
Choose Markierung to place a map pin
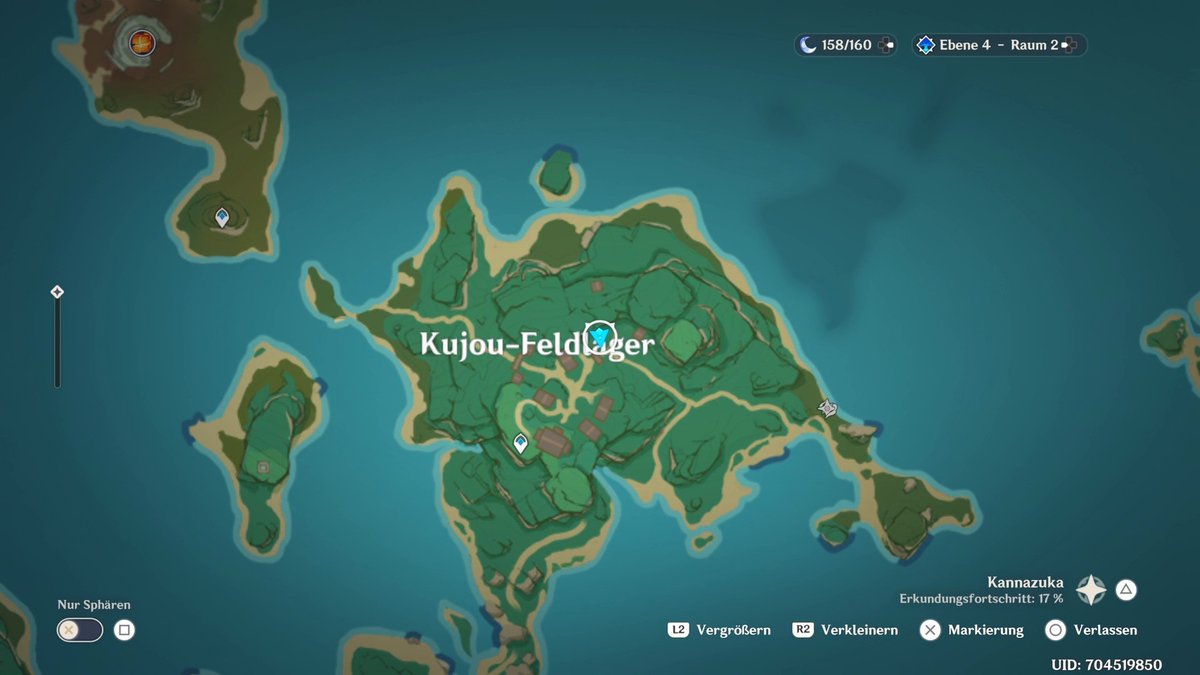pyautogui.click(x=973, y=630)
